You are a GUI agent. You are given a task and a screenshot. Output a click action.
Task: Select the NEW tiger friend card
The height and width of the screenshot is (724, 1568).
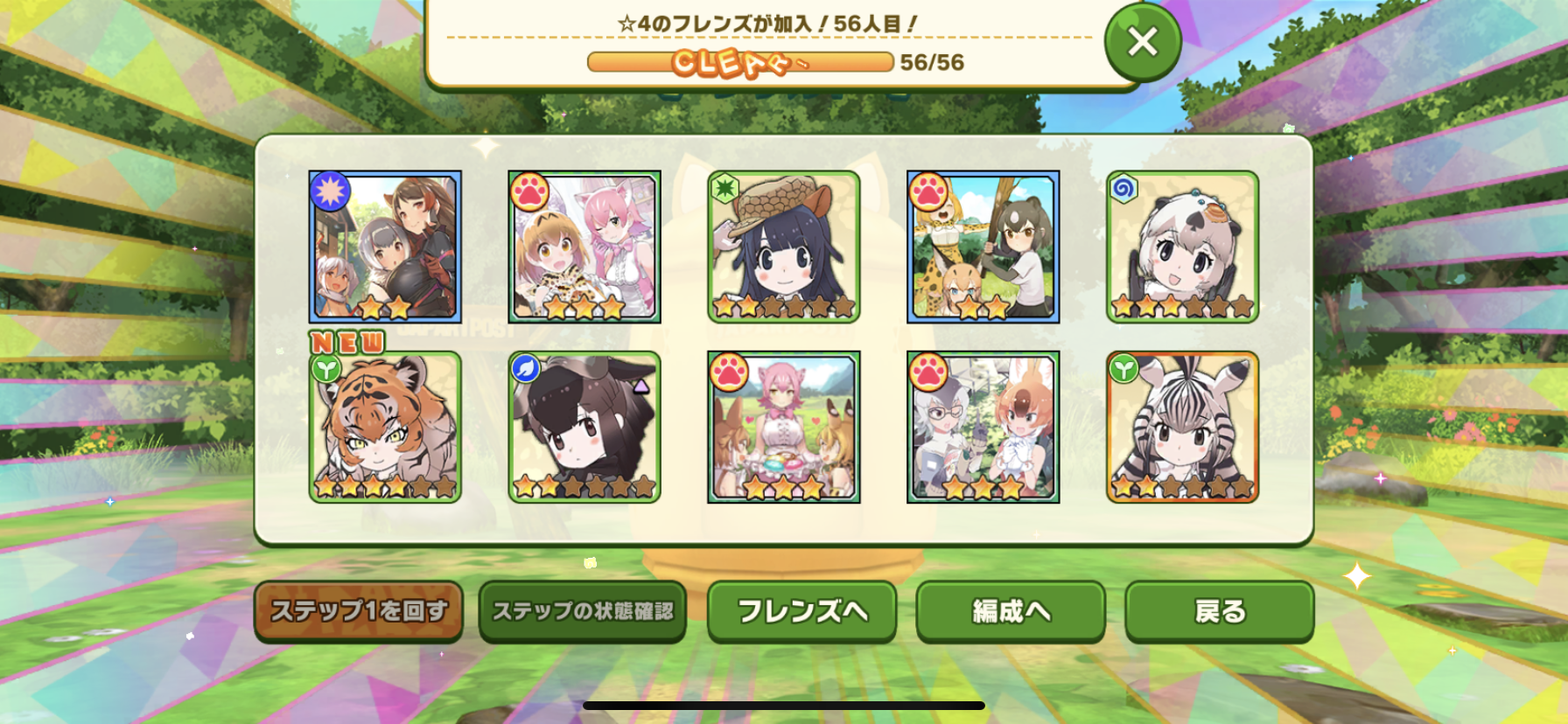385,428
